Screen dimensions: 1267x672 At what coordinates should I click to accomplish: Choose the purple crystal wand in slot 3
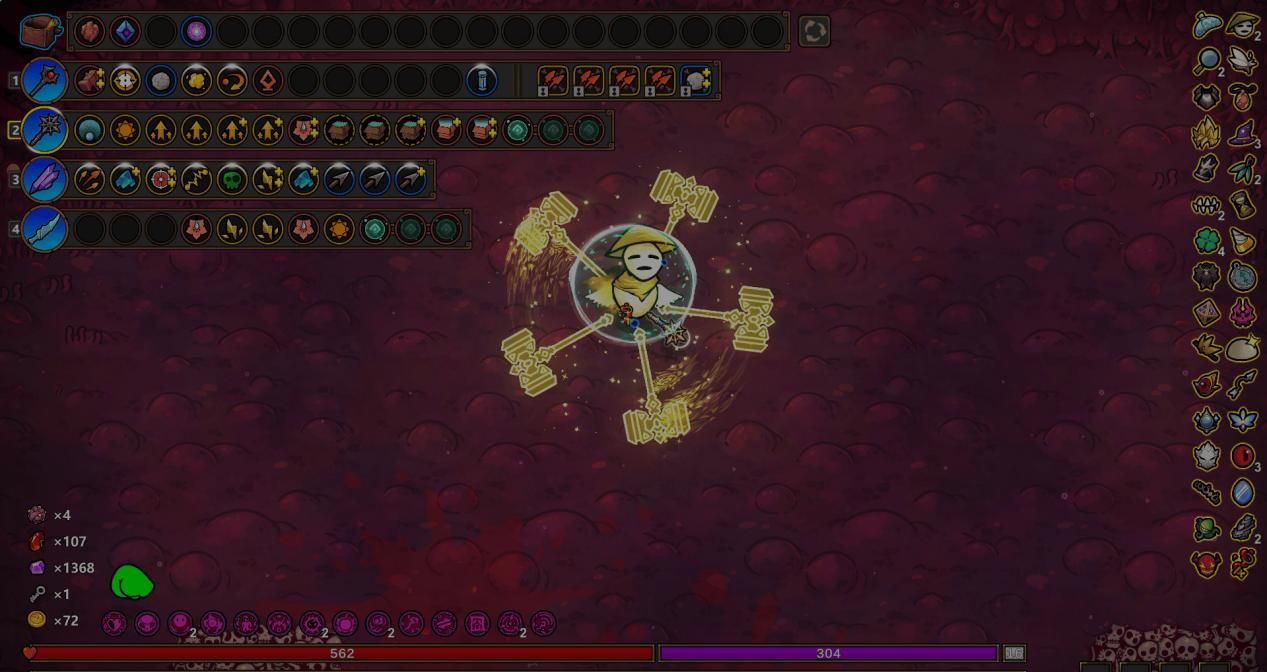click(x=45, y=180)
